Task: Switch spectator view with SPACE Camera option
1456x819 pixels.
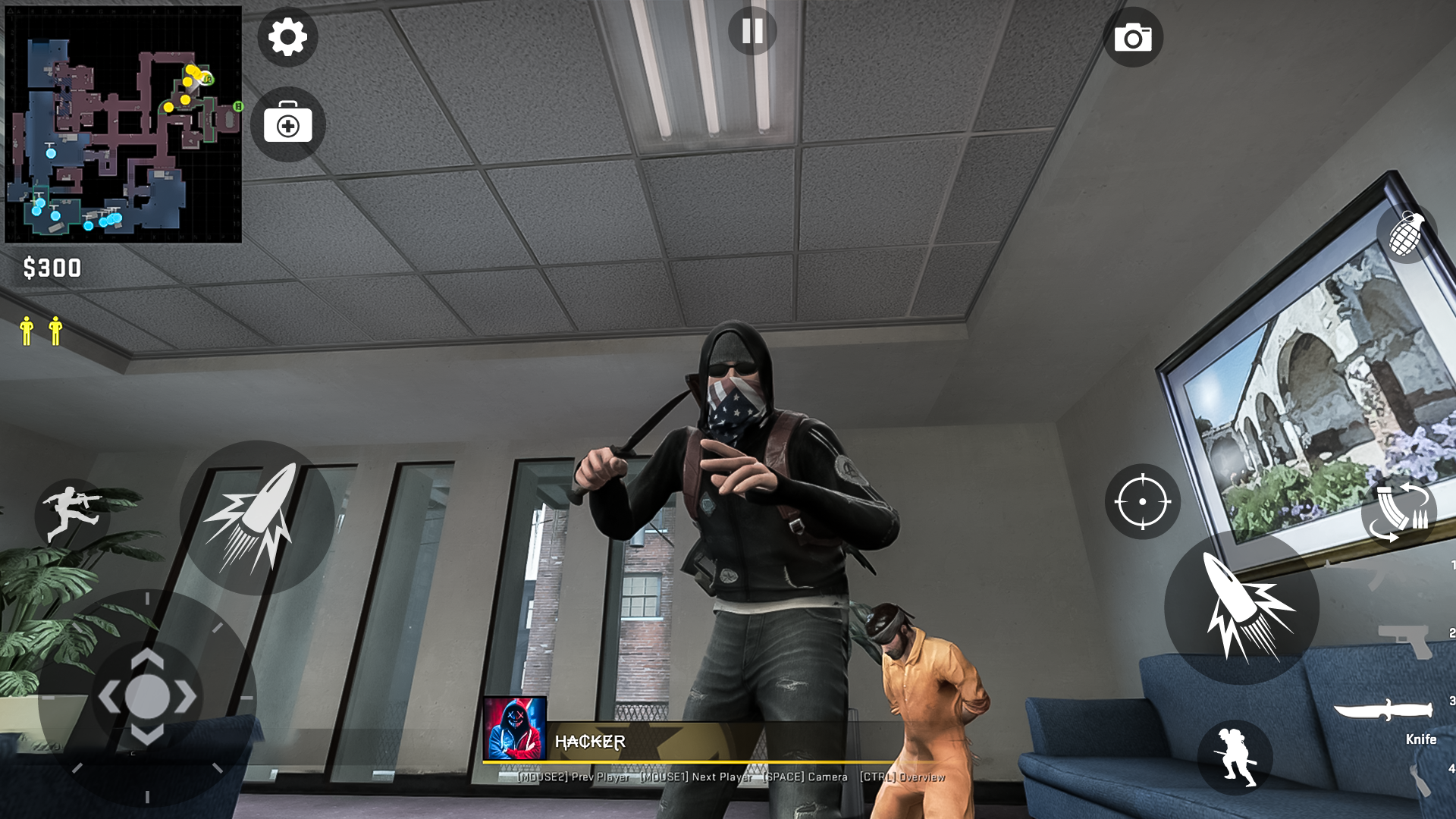Action: 804,777
